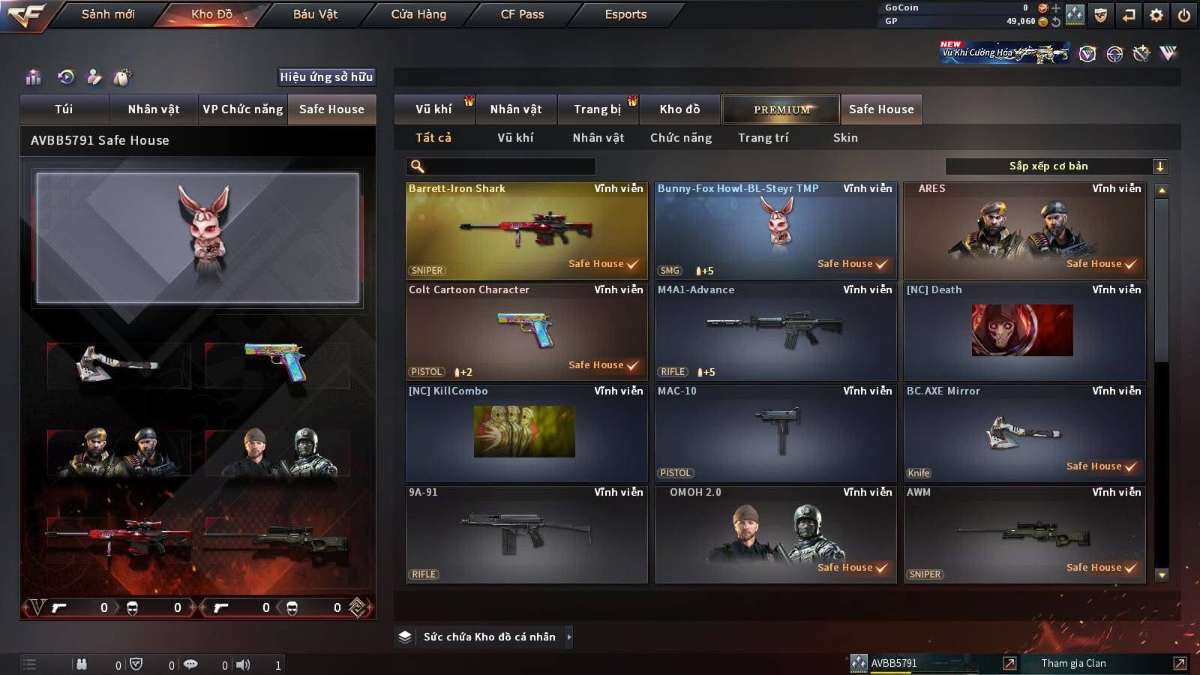Switch to the Túi bag tab
The image size is (1200, 675).
point(65,109)
